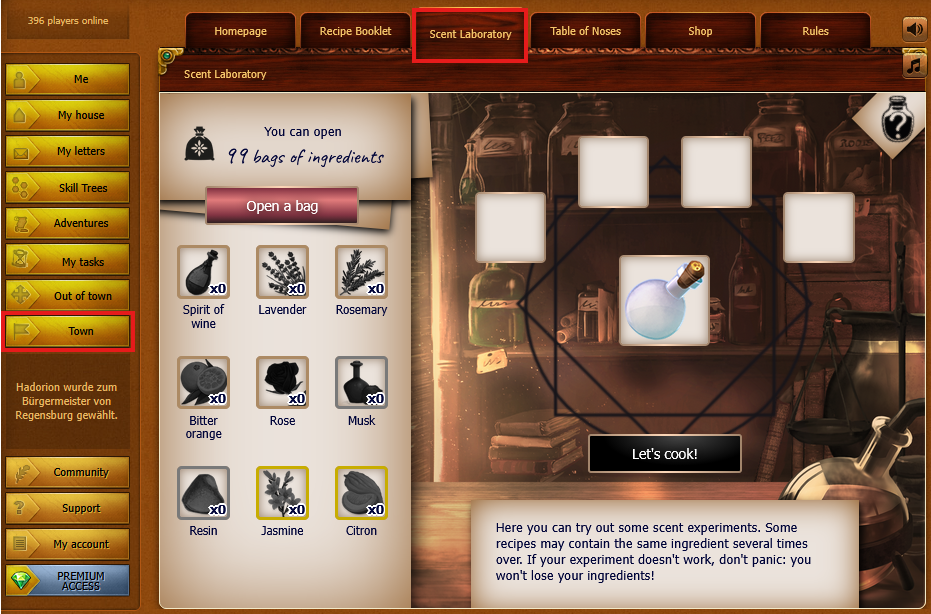Choose the Rose ingredient

(x=282, y=383)
